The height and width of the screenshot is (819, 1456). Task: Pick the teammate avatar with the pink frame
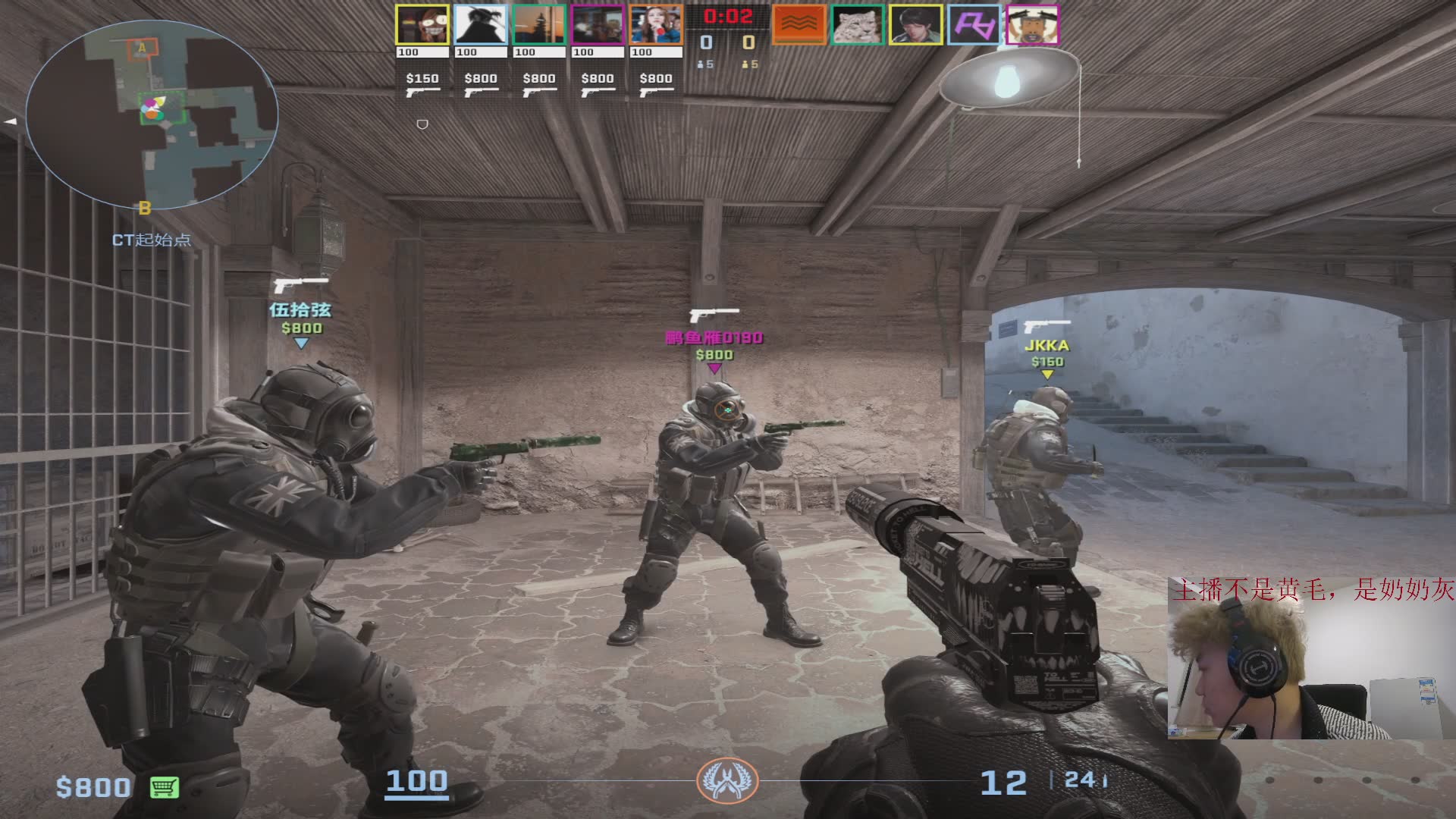tap(598, 25)
